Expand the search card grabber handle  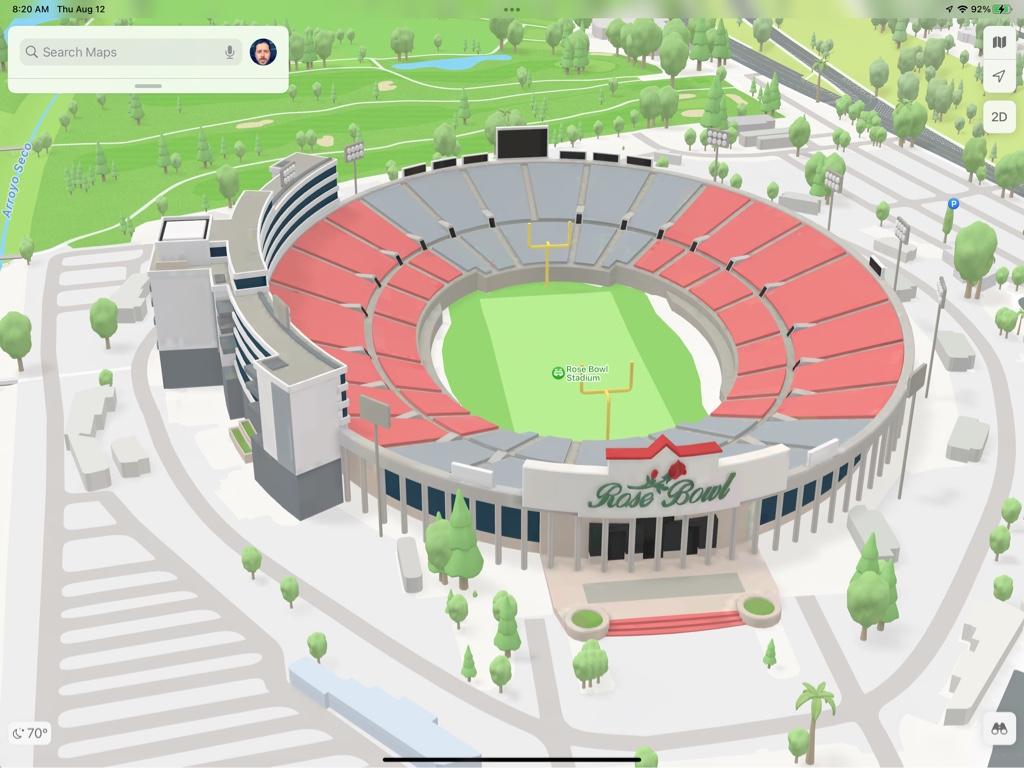click(x=148, y=86)
